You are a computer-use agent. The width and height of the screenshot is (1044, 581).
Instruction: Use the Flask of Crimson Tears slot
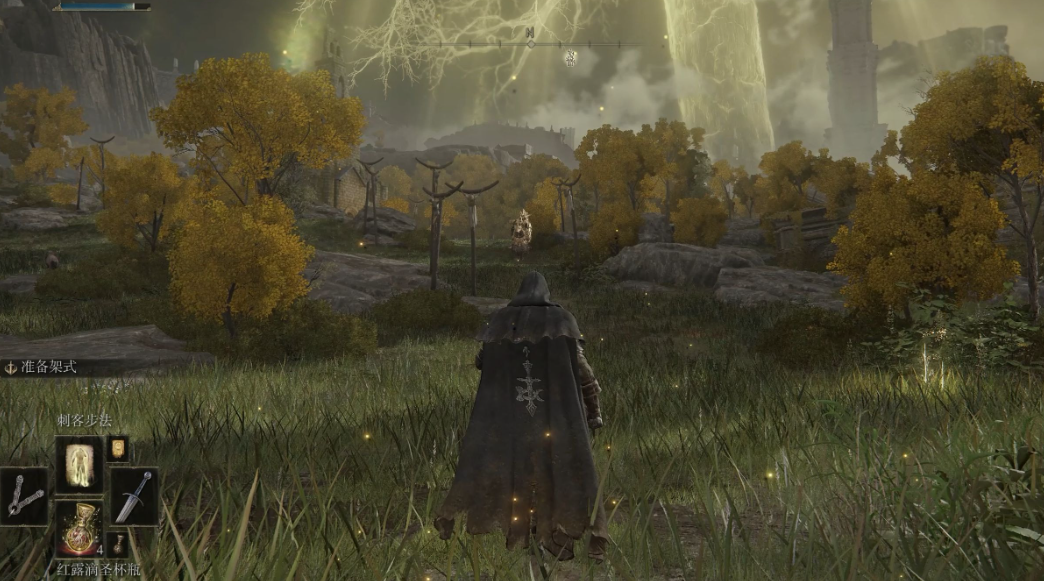click(79, 529)
